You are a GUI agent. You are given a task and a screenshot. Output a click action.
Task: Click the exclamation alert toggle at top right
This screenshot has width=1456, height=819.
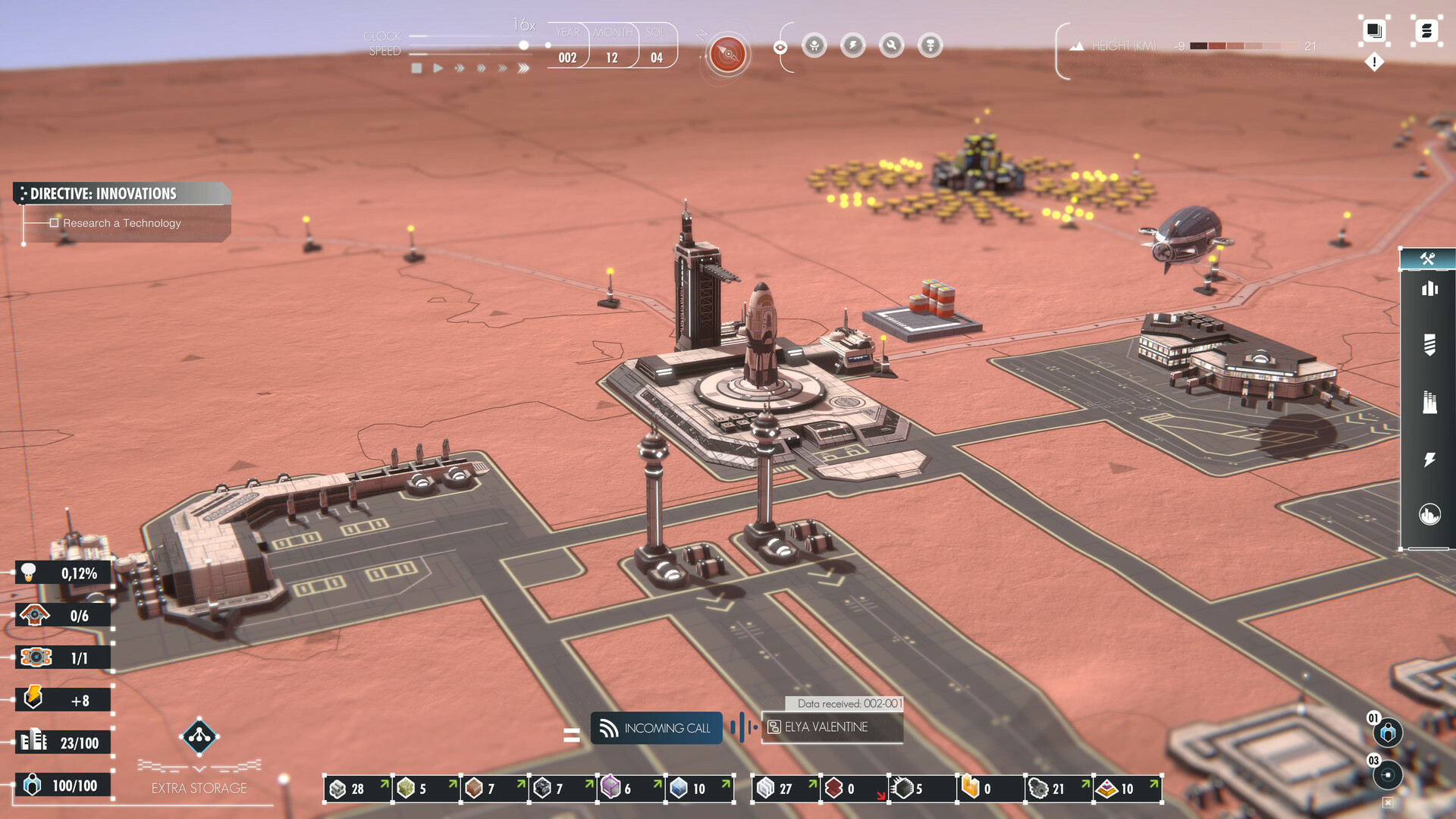click(x=1375, y=62)
